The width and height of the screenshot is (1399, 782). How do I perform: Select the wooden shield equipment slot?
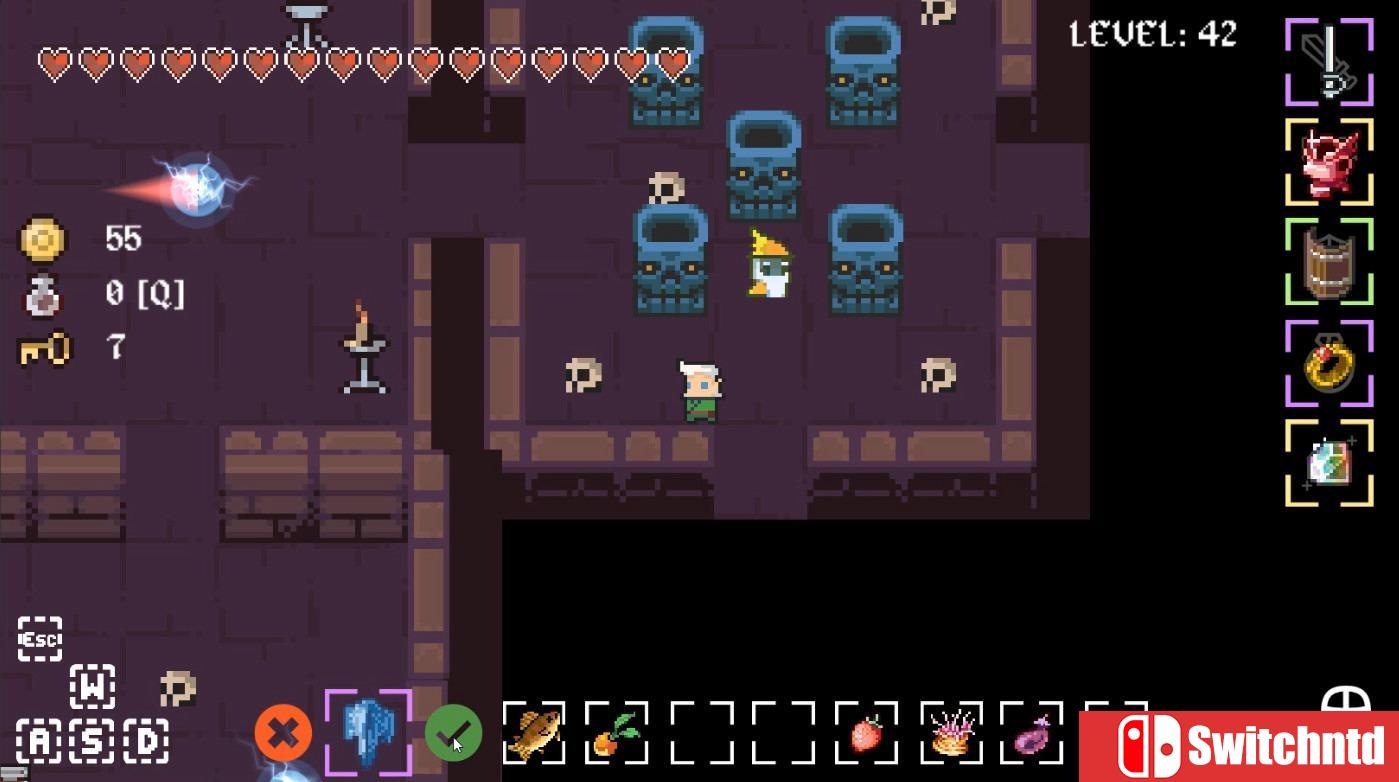(1330, 262)
